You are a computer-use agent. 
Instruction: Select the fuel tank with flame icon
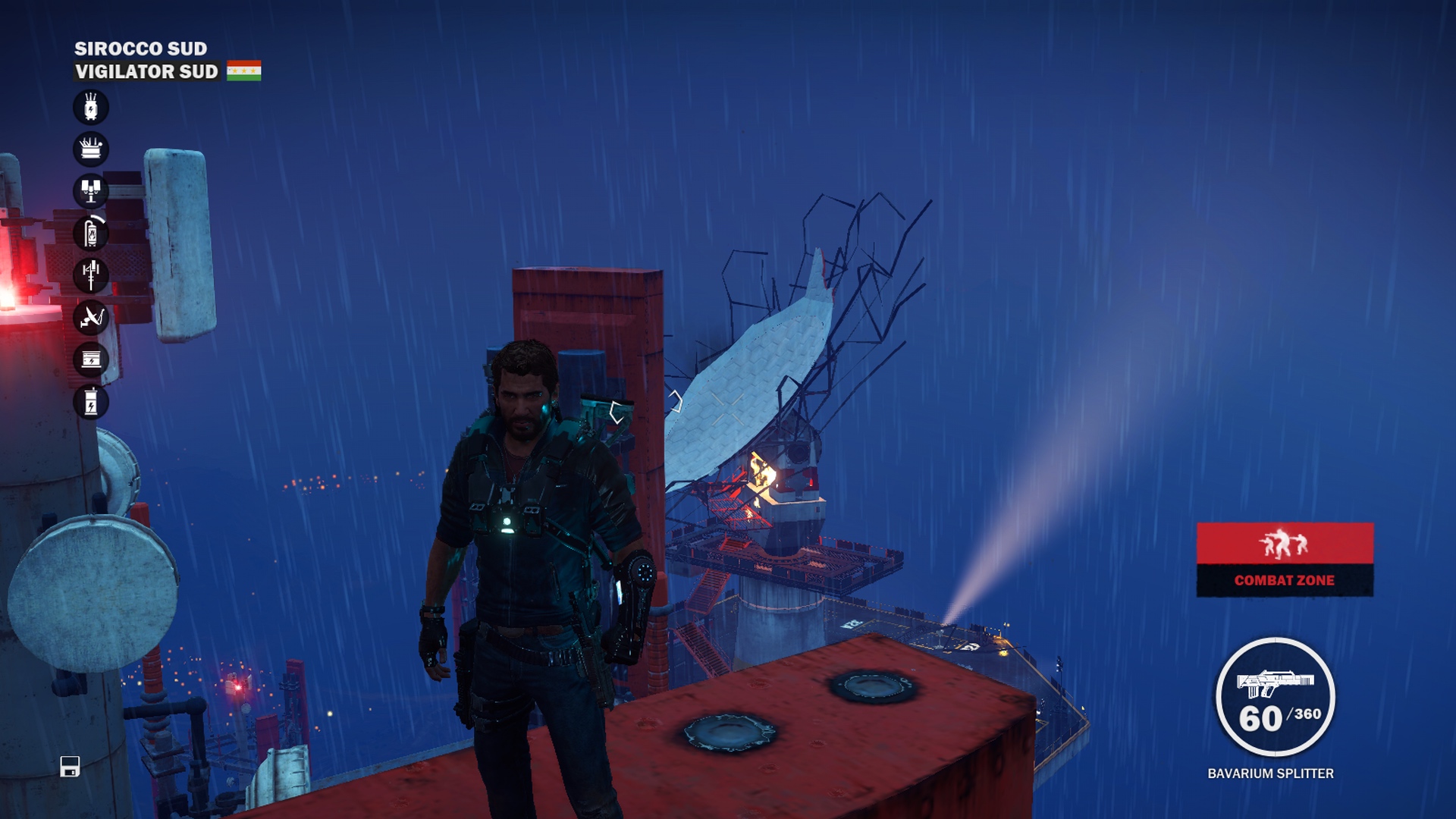[91, 233]
